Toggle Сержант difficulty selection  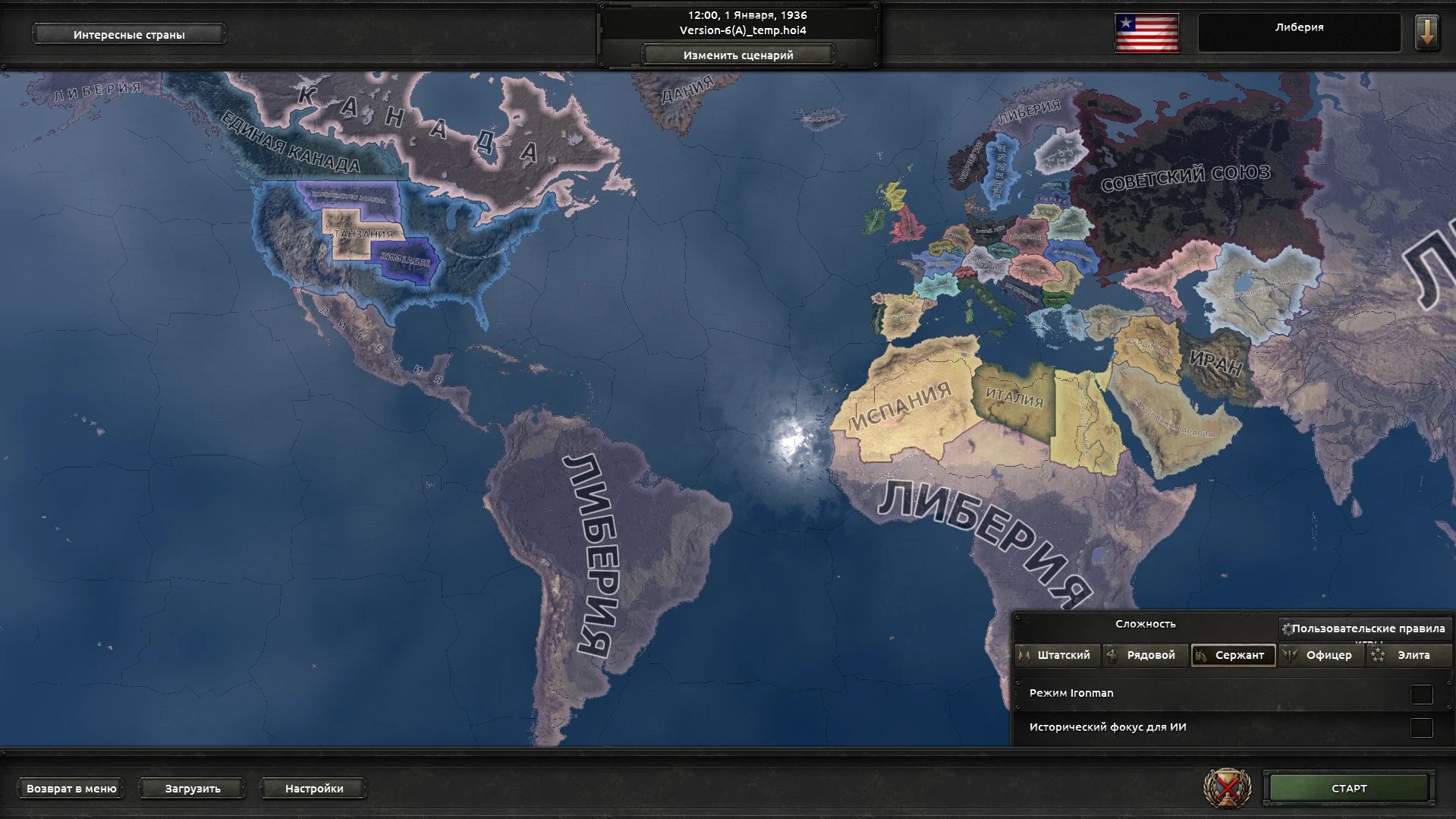tap(1234, 655)
